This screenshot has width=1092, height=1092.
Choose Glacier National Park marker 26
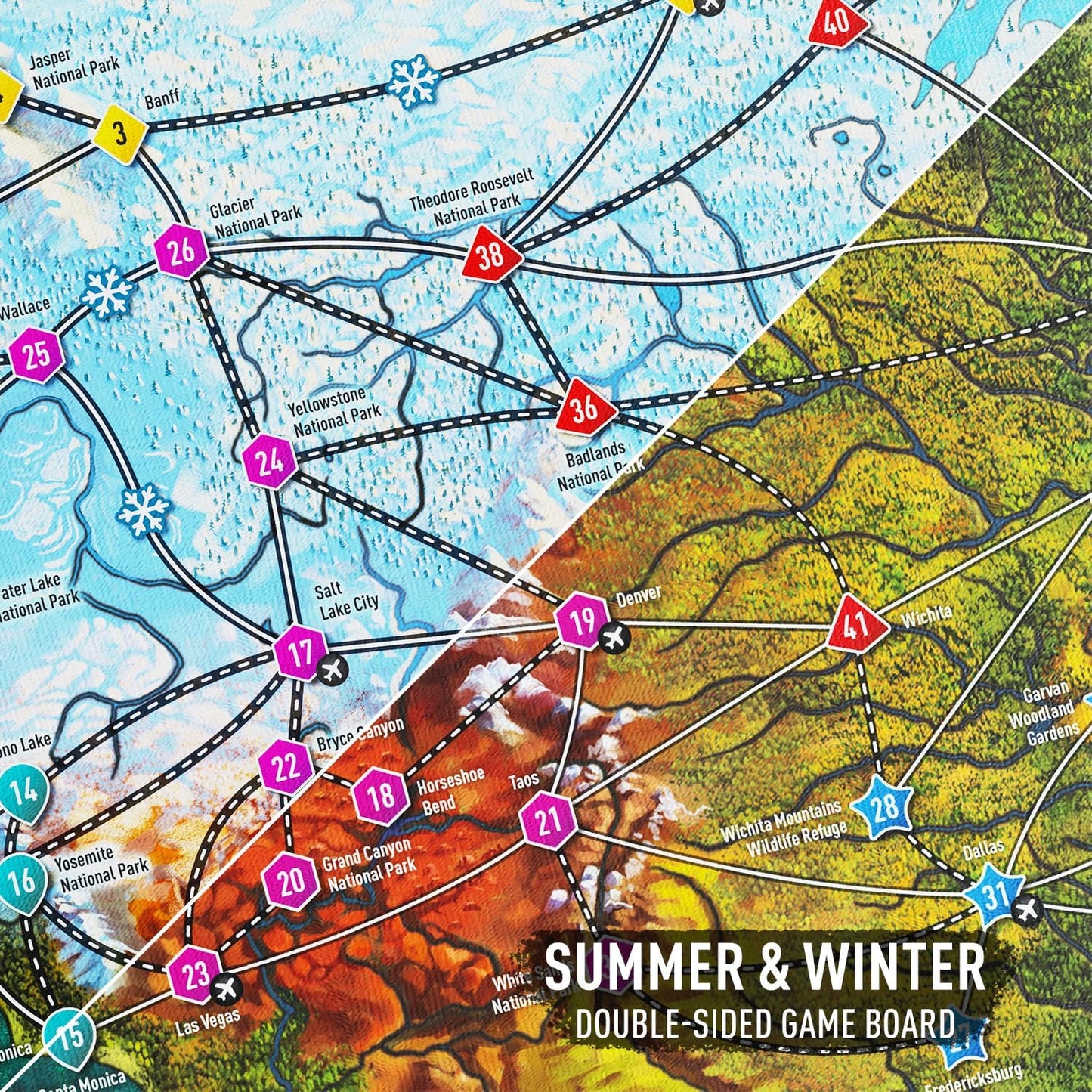click(182, 251)
